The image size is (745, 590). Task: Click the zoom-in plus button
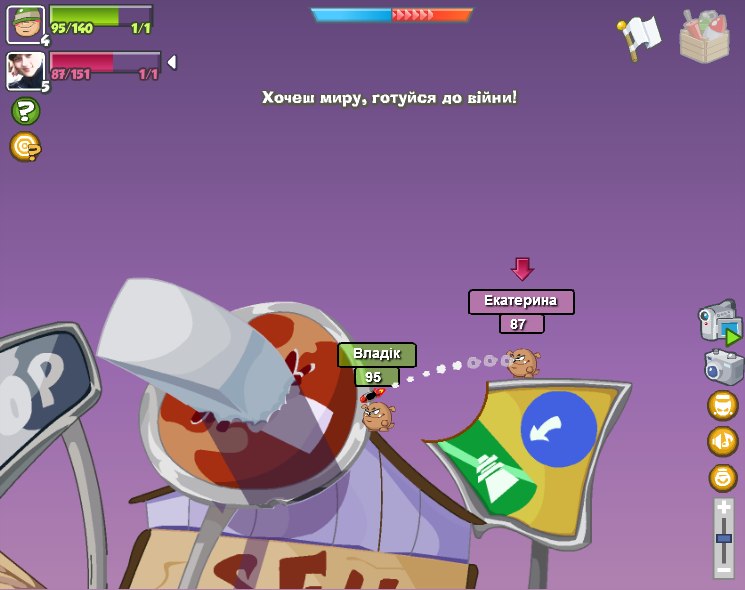pos(723,508)
